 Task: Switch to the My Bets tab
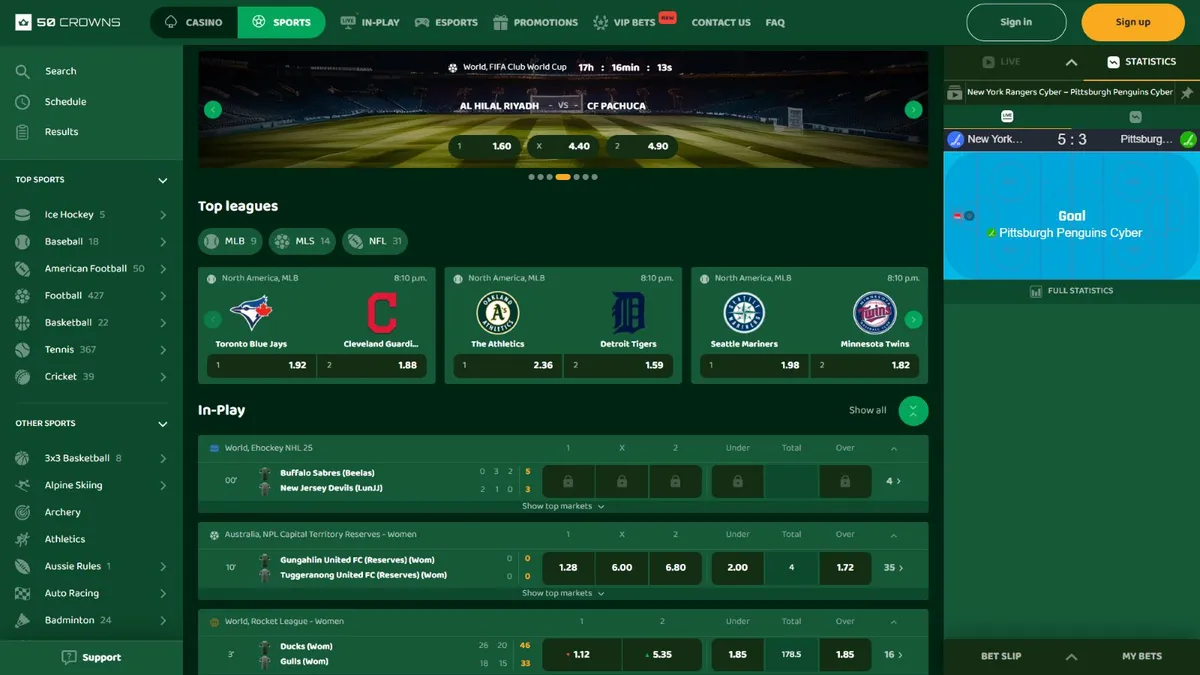pos(1141,656)
